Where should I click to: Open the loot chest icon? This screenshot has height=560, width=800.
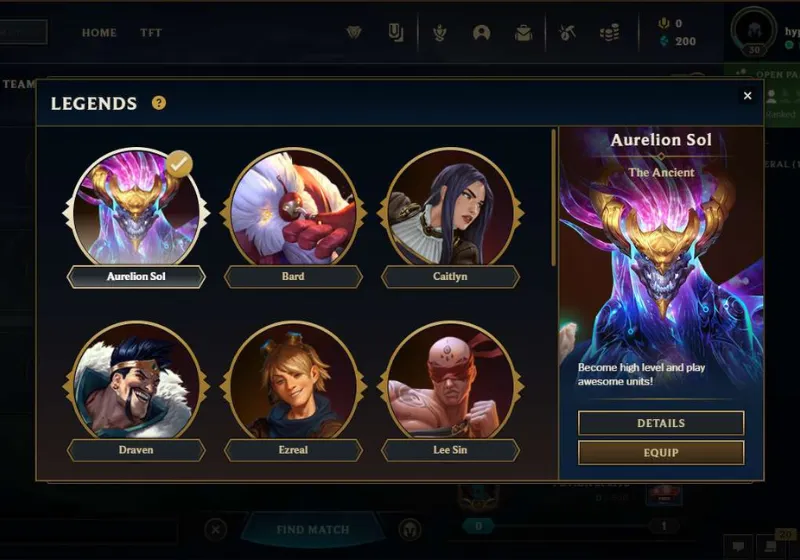(523, 33)
